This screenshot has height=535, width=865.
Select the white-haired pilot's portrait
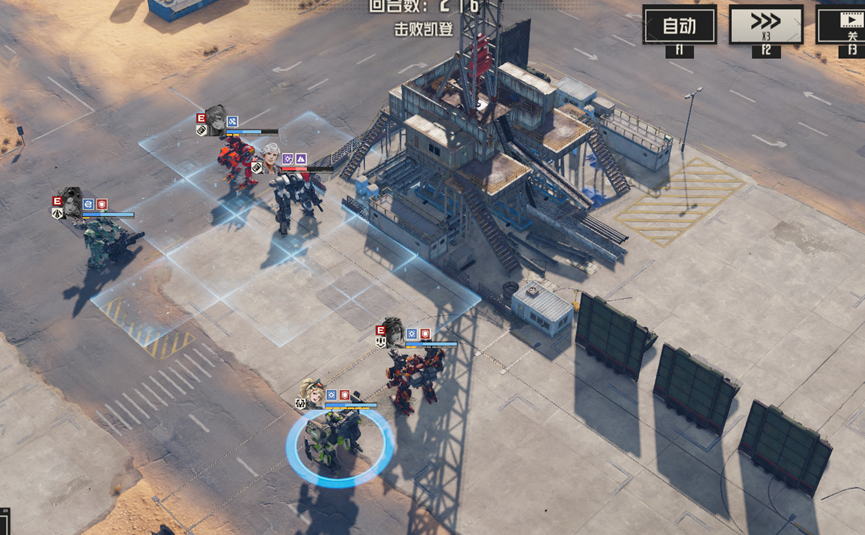click(269, 154)
